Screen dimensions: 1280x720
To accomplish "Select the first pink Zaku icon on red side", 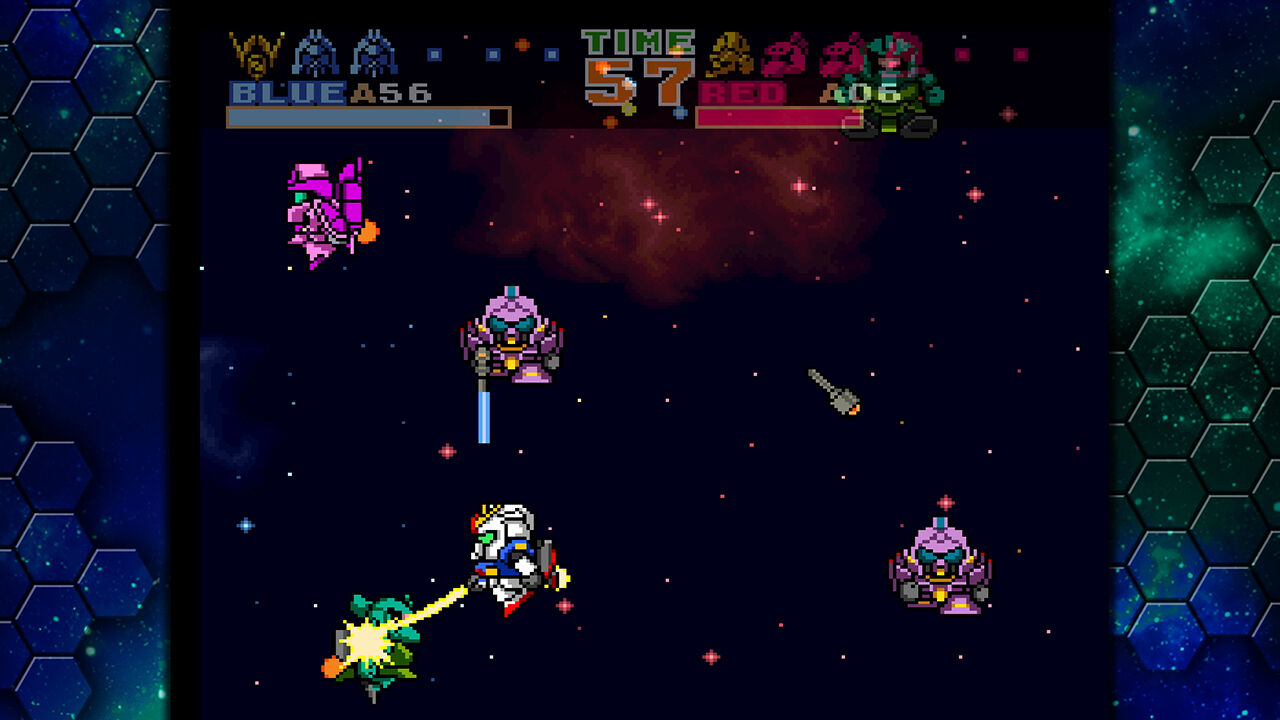I will [782, 55].
